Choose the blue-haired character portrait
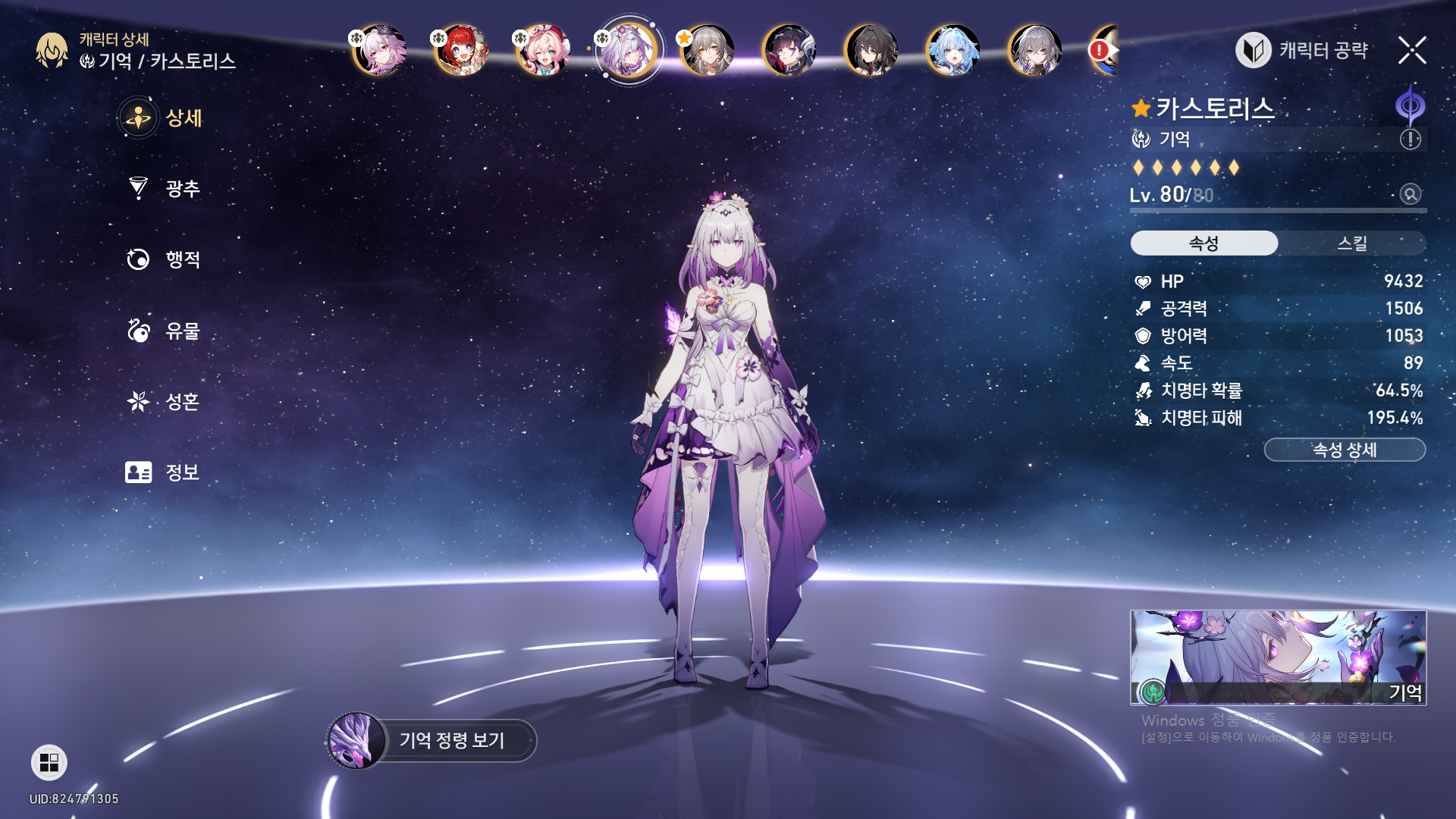Image resolution: width=1456 pixels, height=819 pixels. [x=952, y=51]
